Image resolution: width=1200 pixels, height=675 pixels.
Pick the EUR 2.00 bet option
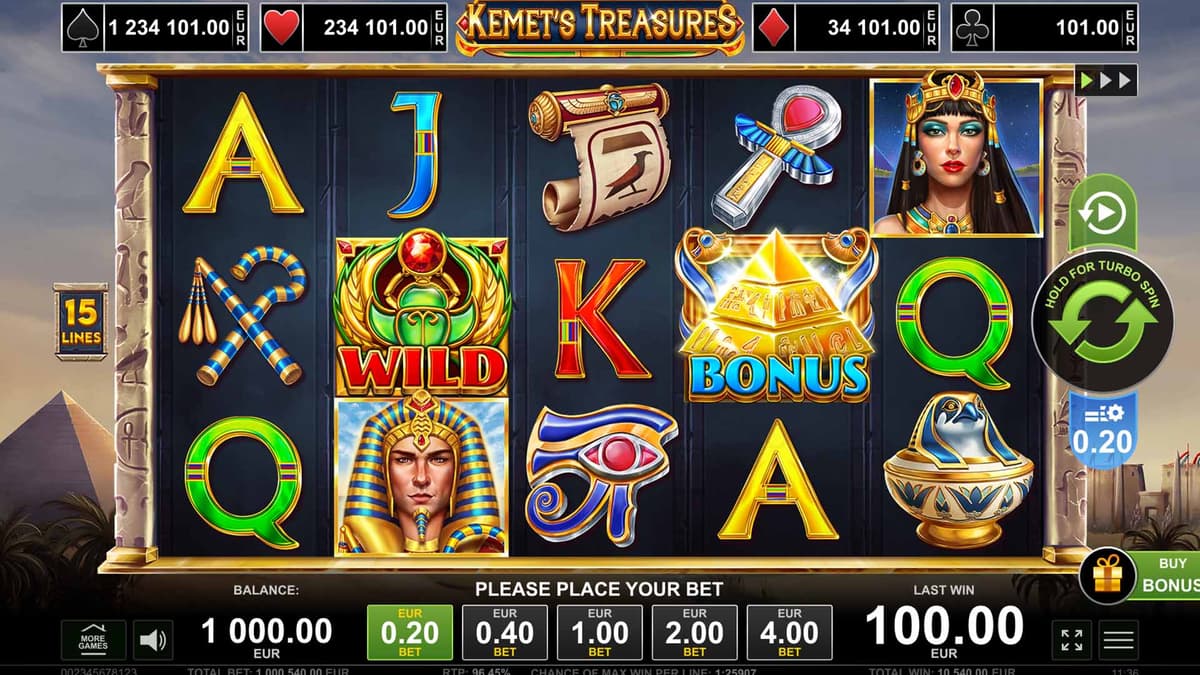pos(694,632)
